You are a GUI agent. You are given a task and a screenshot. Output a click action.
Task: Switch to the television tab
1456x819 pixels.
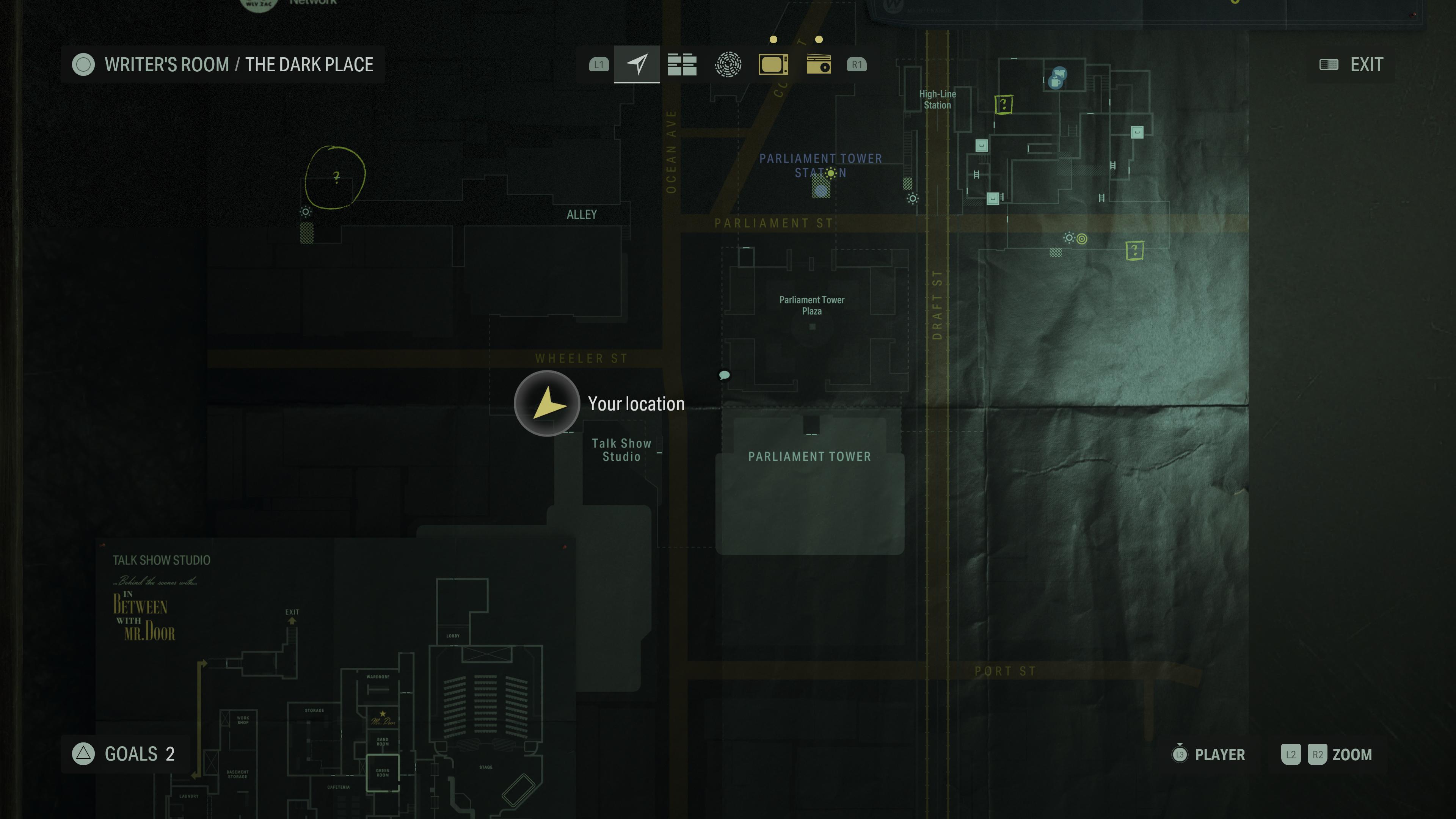coord(773,64)
